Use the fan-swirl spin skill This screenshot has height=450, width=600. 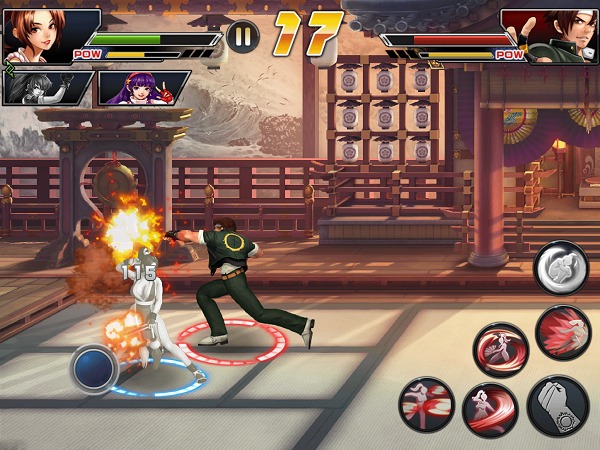pos(500,348)
